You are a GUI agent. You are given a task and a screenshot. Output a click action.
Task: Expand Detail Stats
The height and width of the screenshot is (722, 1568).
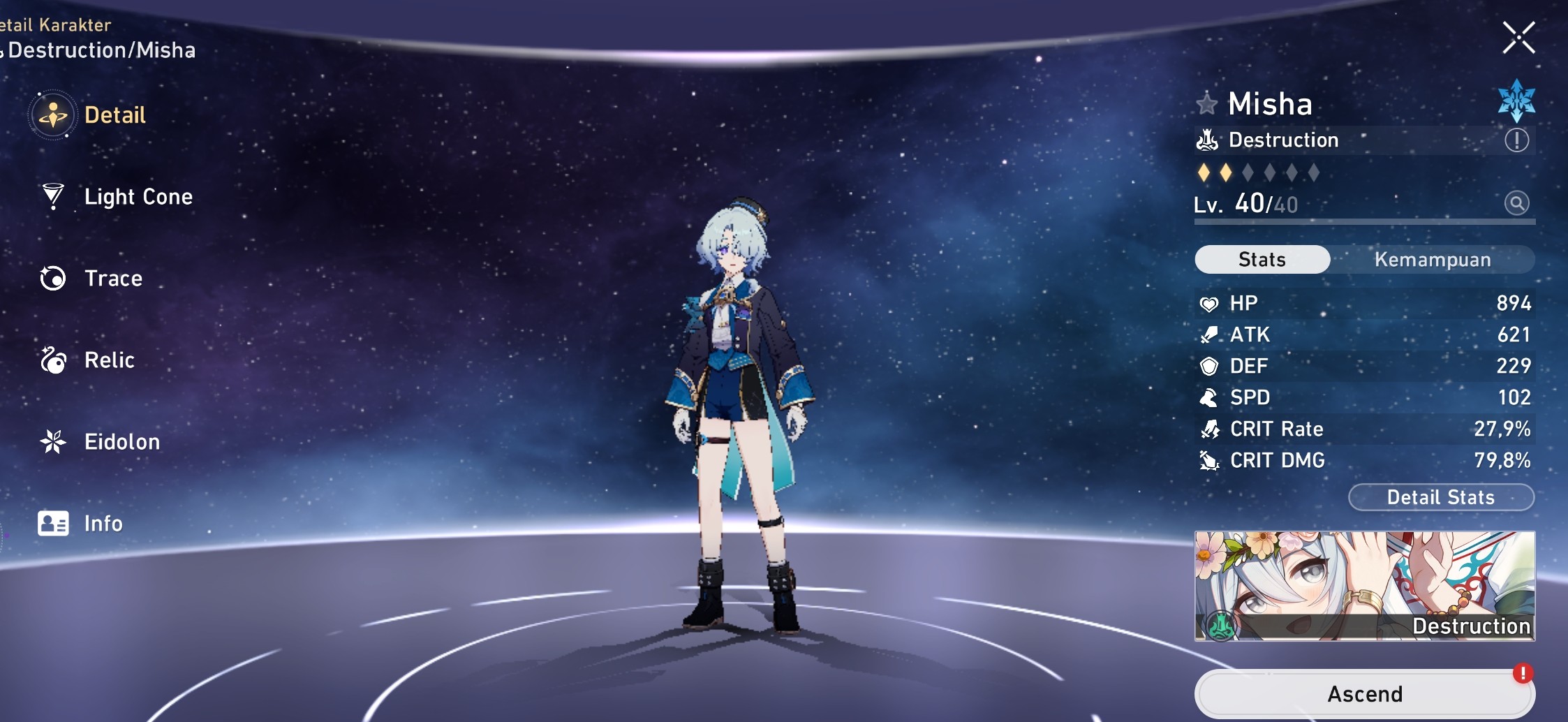[1440, 497]
